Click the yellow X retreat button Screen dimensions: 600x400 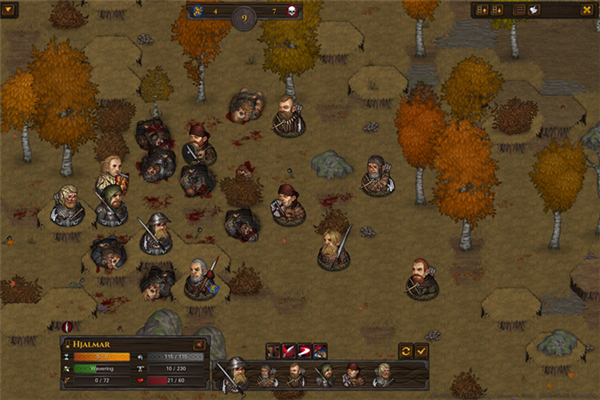[x=587, y=9]
